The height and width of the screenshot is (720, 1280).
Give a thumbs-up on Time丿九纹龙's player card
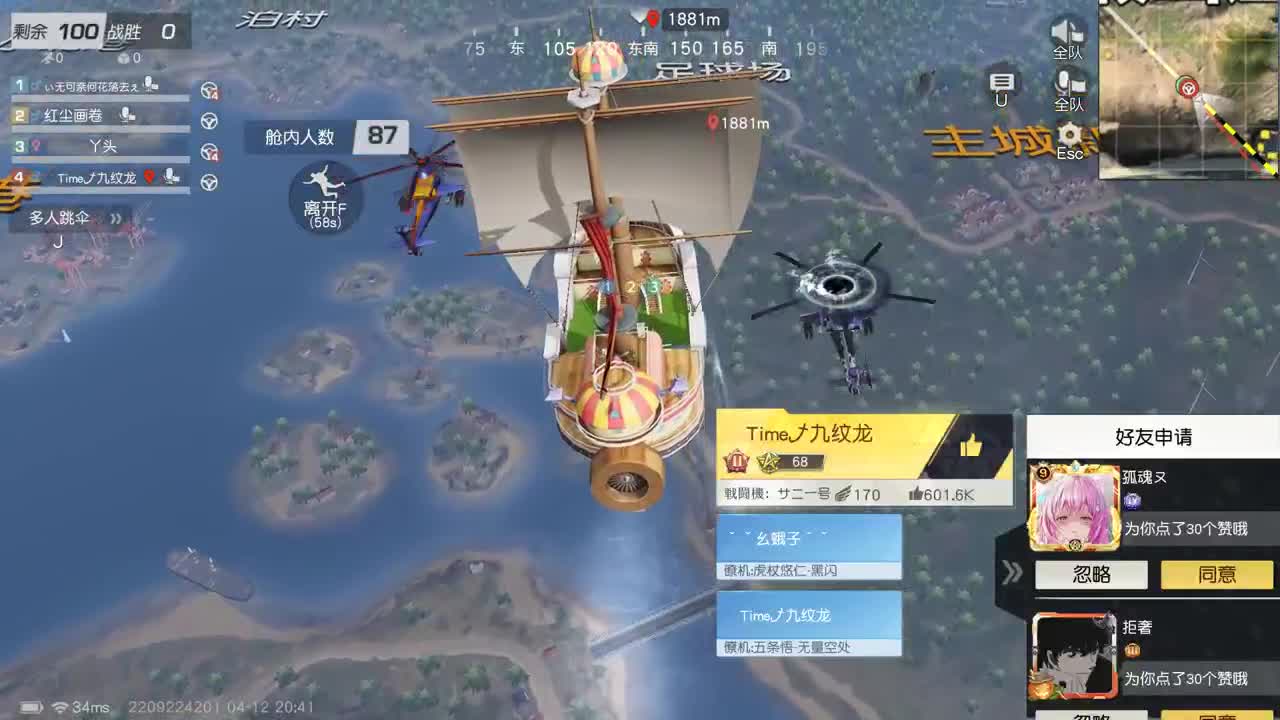972,443
